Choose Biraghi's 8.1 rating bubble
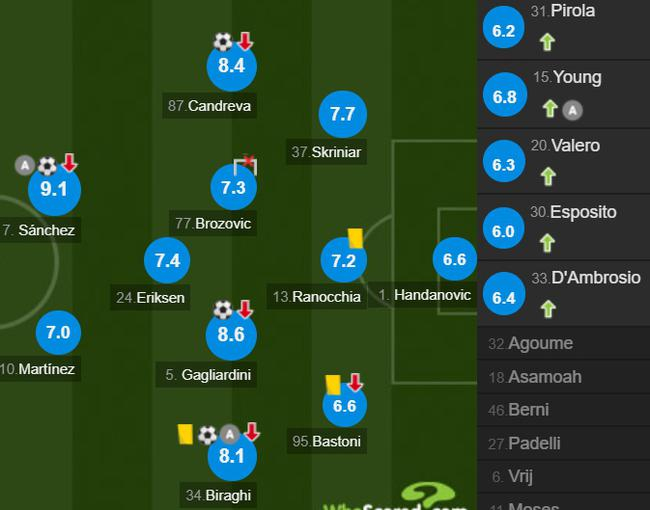Viewport: 650px width, 510px height. (x=229, y=457)
